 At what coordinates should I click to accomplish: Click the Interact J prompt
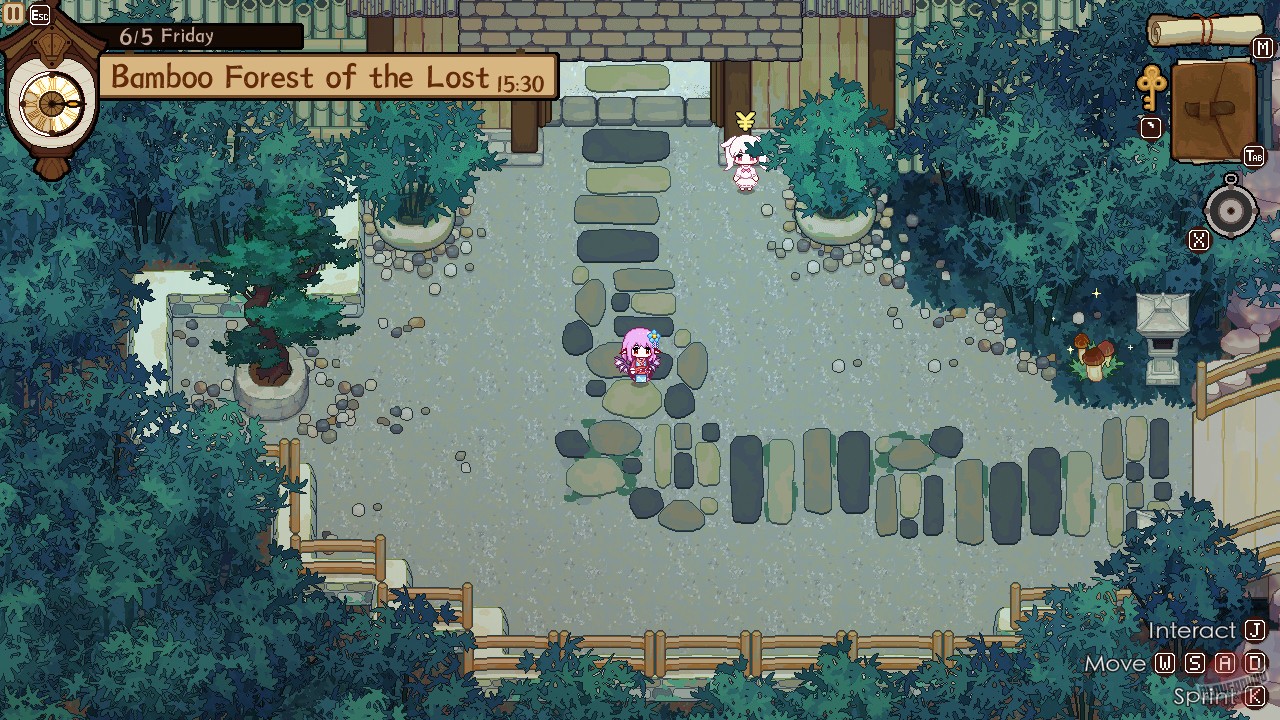pos(1207,630)
